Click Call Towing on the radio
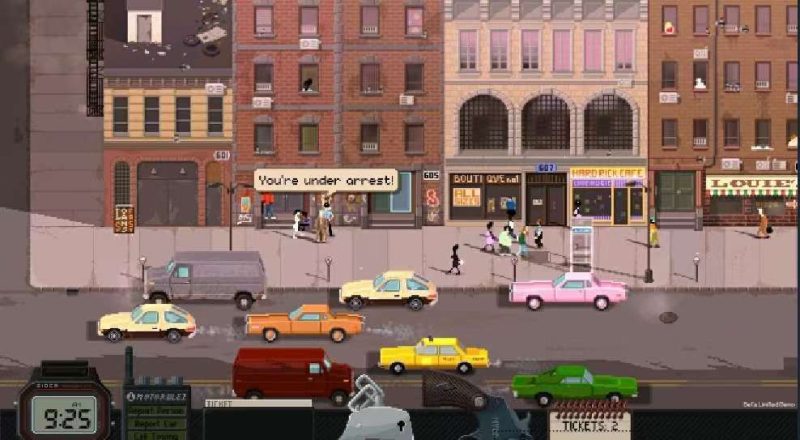 click(157, 435)
